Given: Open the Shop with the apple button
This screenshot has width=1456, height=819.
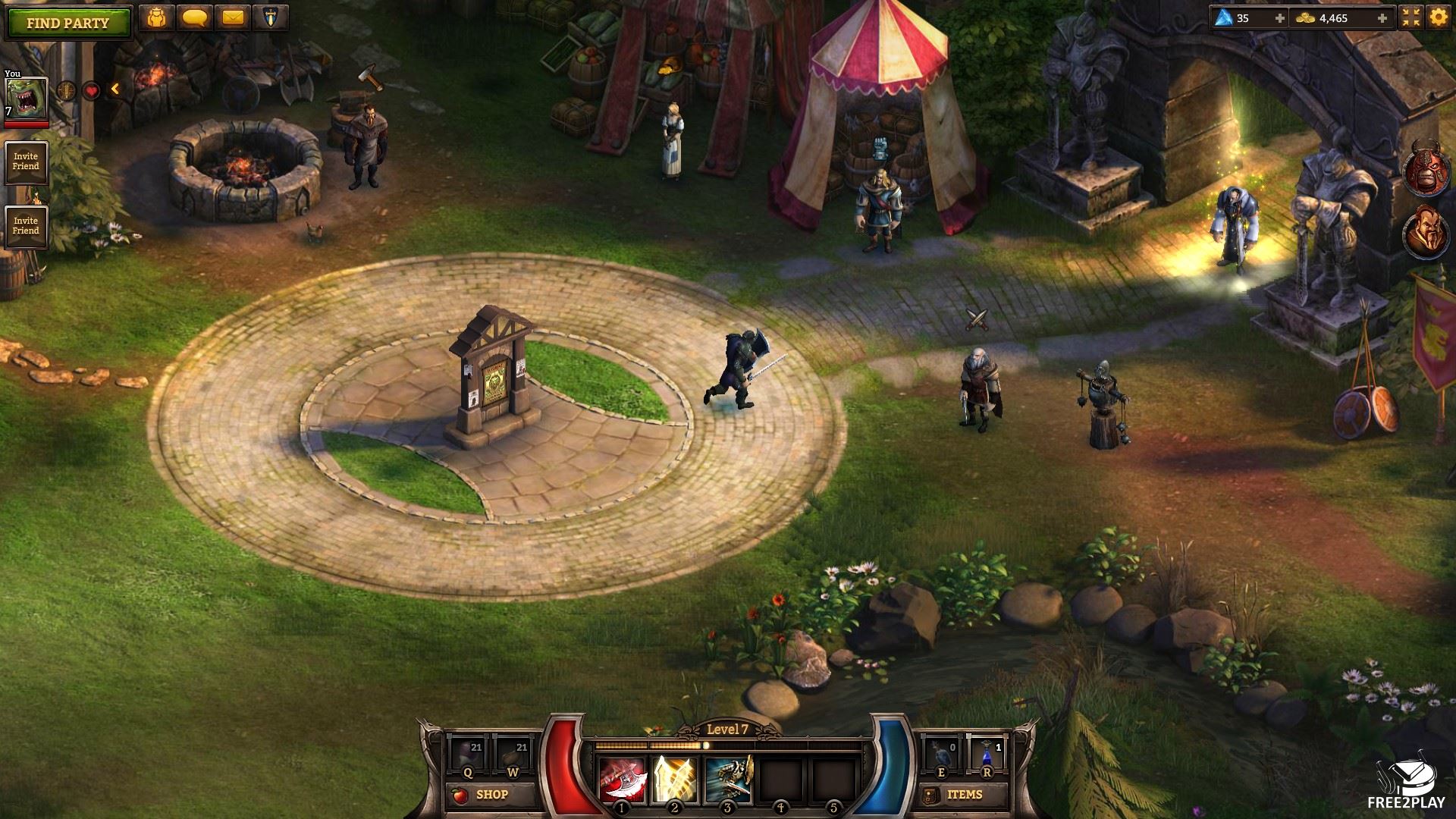Looking at the screenshot, I should pos(482,795).
